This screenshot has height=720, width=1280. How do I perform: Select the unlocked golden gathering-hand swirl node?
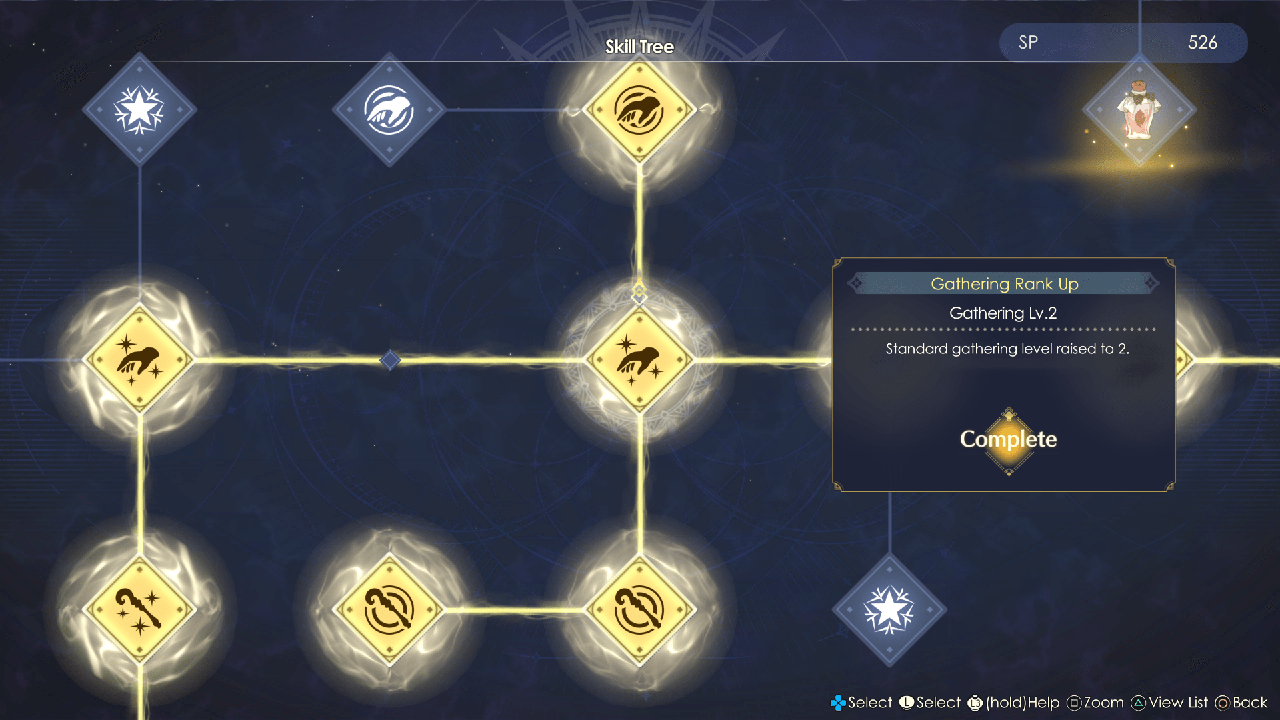pyautogui.click(x=639, y=109)
